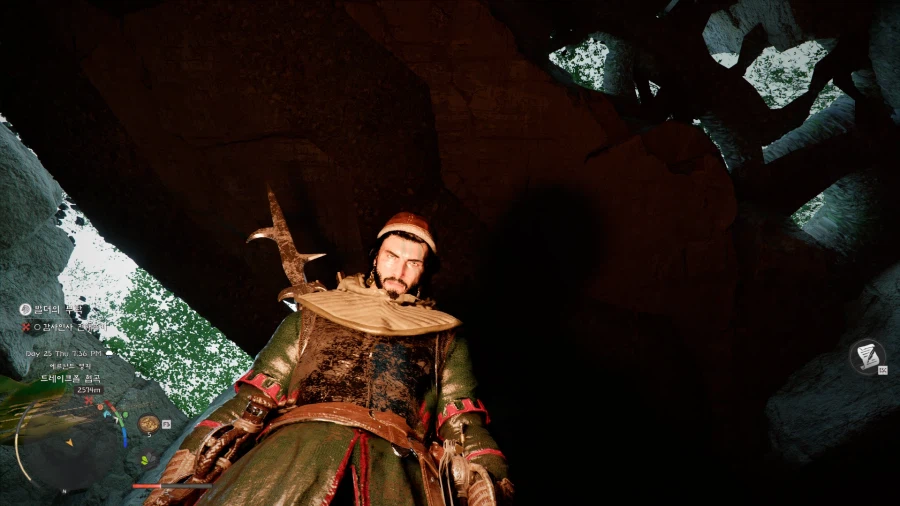This screenshot has height=506, width=900.
Task: Select the food bowl quick item slot
Action: point(148,423)
